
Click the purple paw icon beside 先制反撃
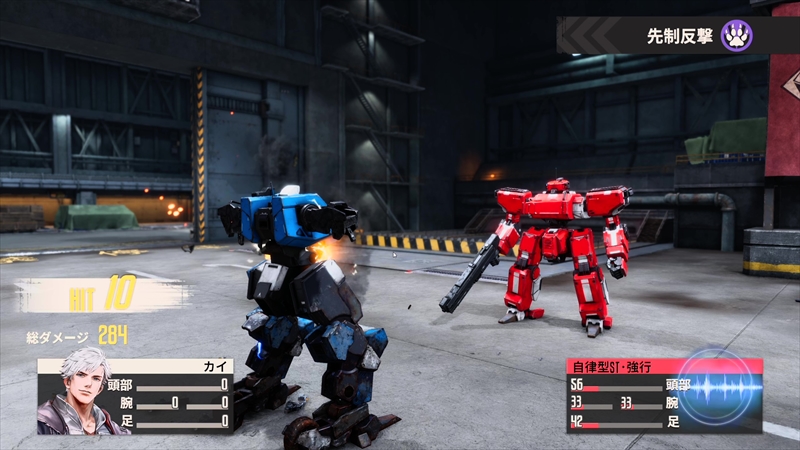pos(736,36)
